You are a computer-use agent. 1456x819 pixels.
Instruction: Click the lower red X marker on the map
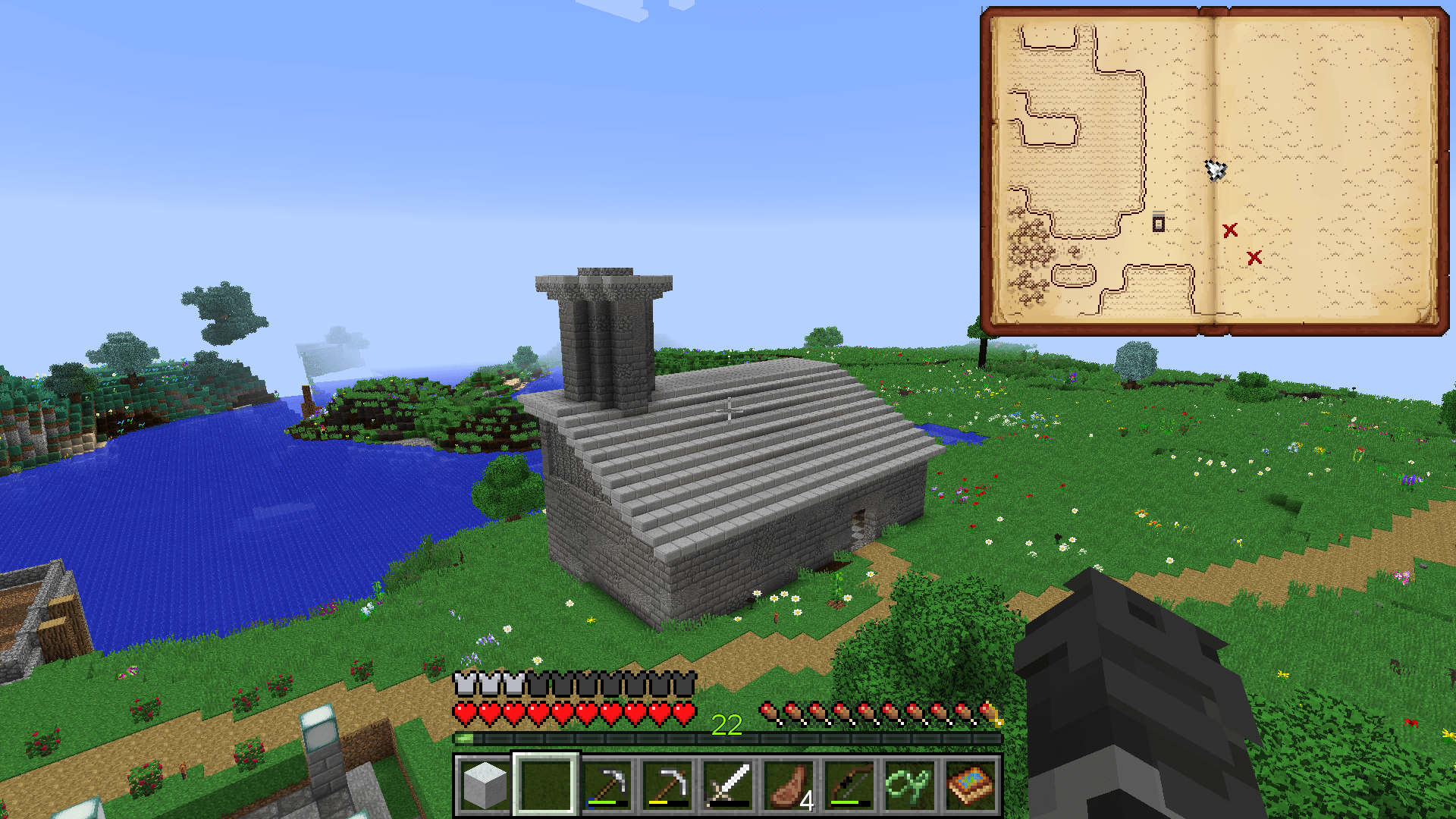click(1254, 258)
